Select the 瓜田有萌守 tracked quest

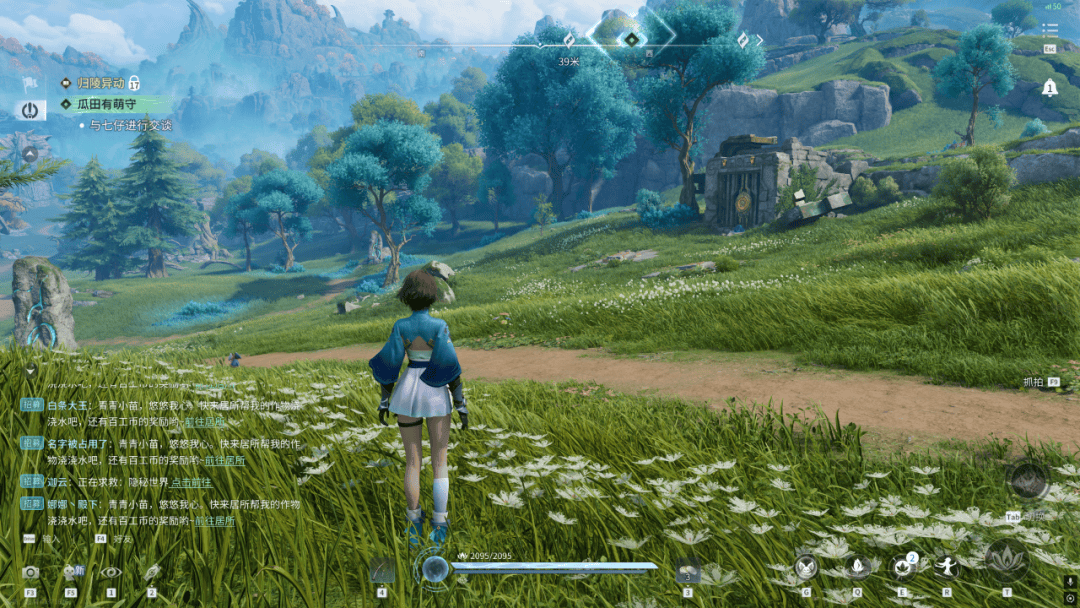tap(110, 103)
